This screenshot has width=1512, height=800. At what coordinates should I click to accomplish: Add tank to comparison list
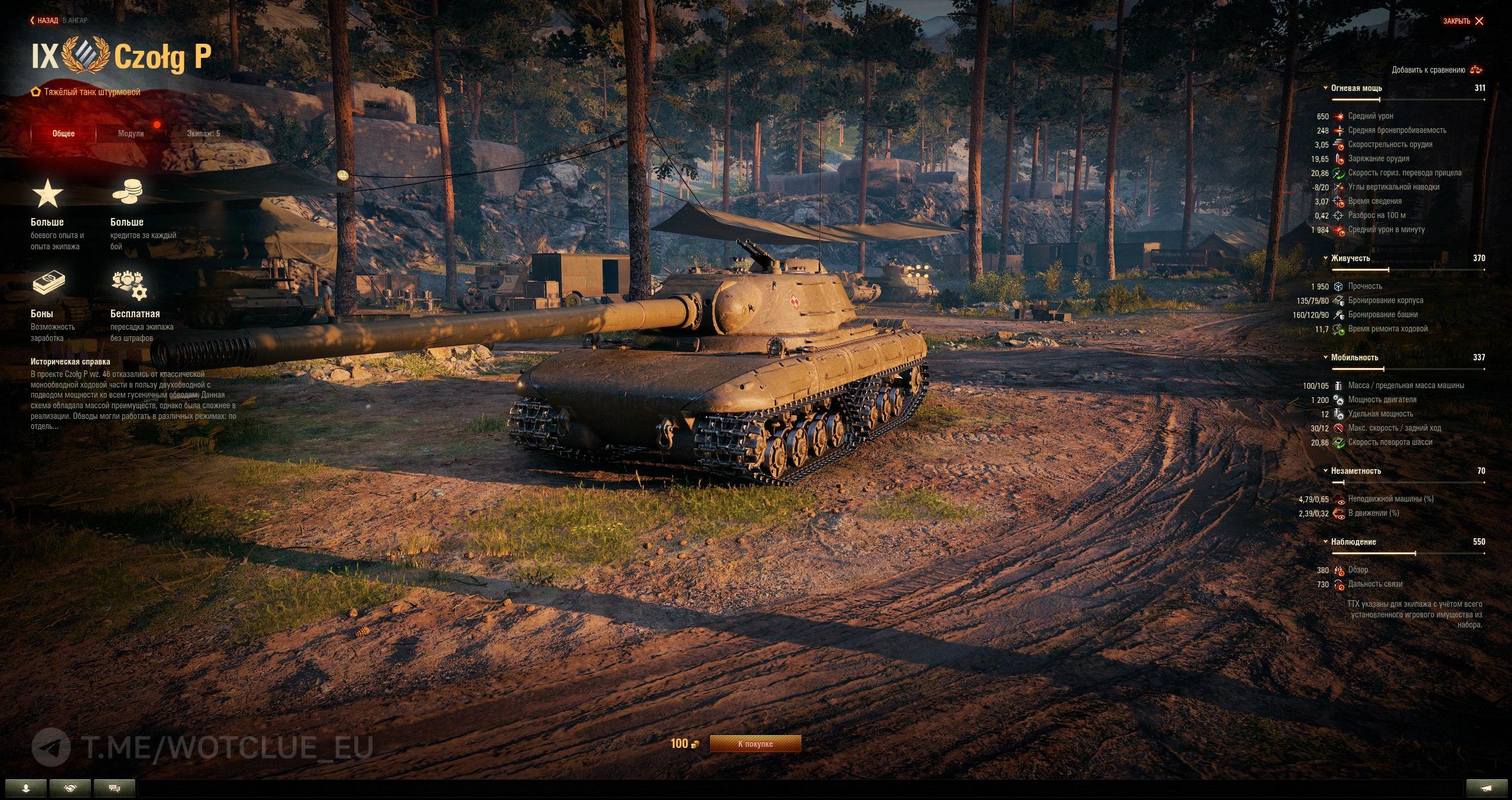click(1437, 70)
